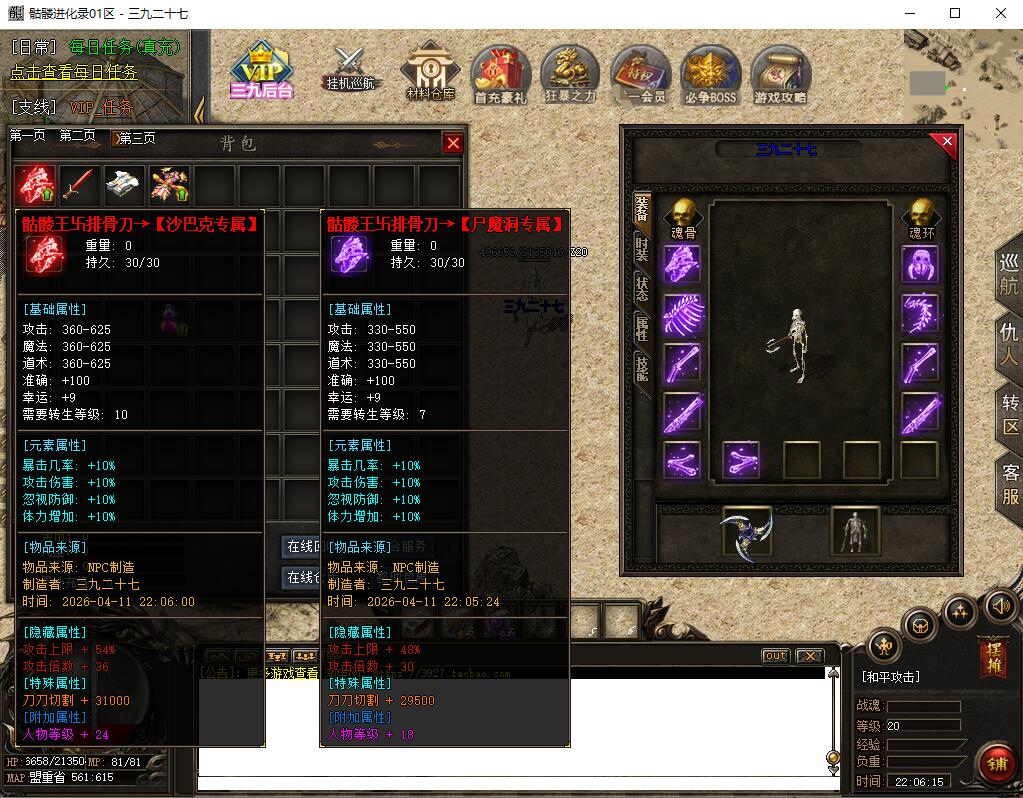This screenshot has width=1023, height=798.
Task: Maximize the game window
Action: 955,13
